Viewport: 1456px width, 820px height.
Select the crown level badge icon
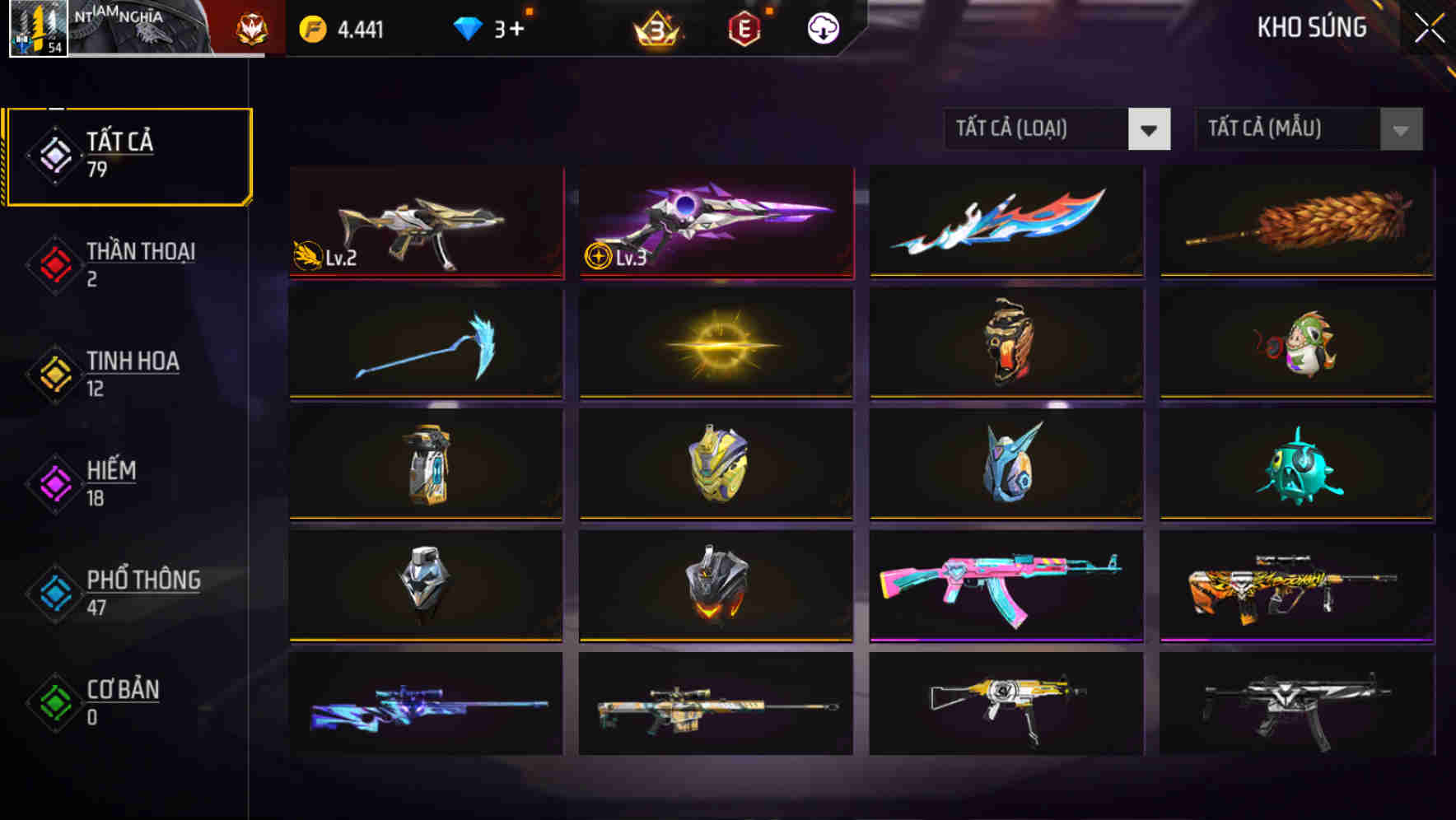tap(656, 28)
